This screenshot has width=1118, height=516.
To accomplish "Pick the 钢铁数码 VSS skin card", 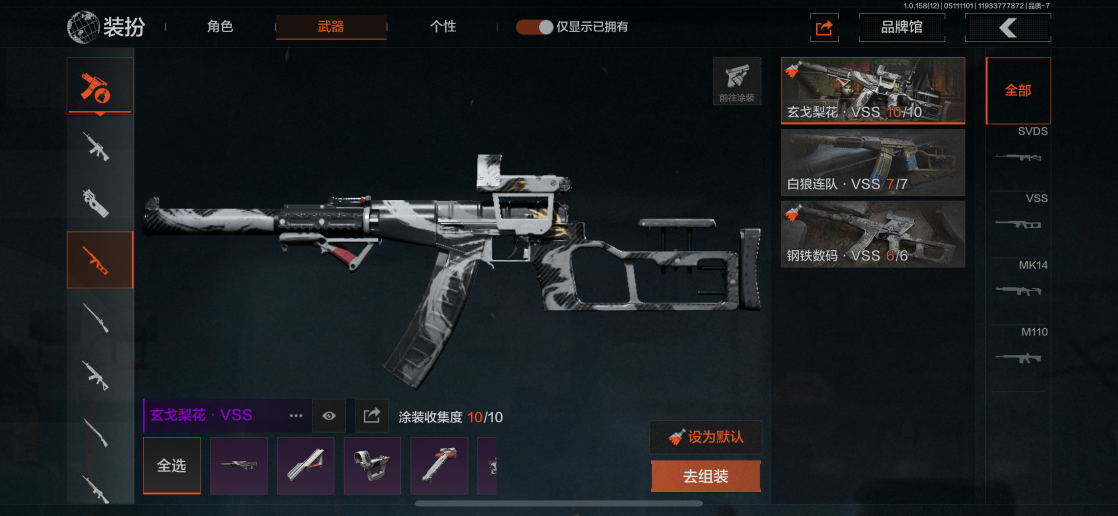I will click(x=872, y=234).
